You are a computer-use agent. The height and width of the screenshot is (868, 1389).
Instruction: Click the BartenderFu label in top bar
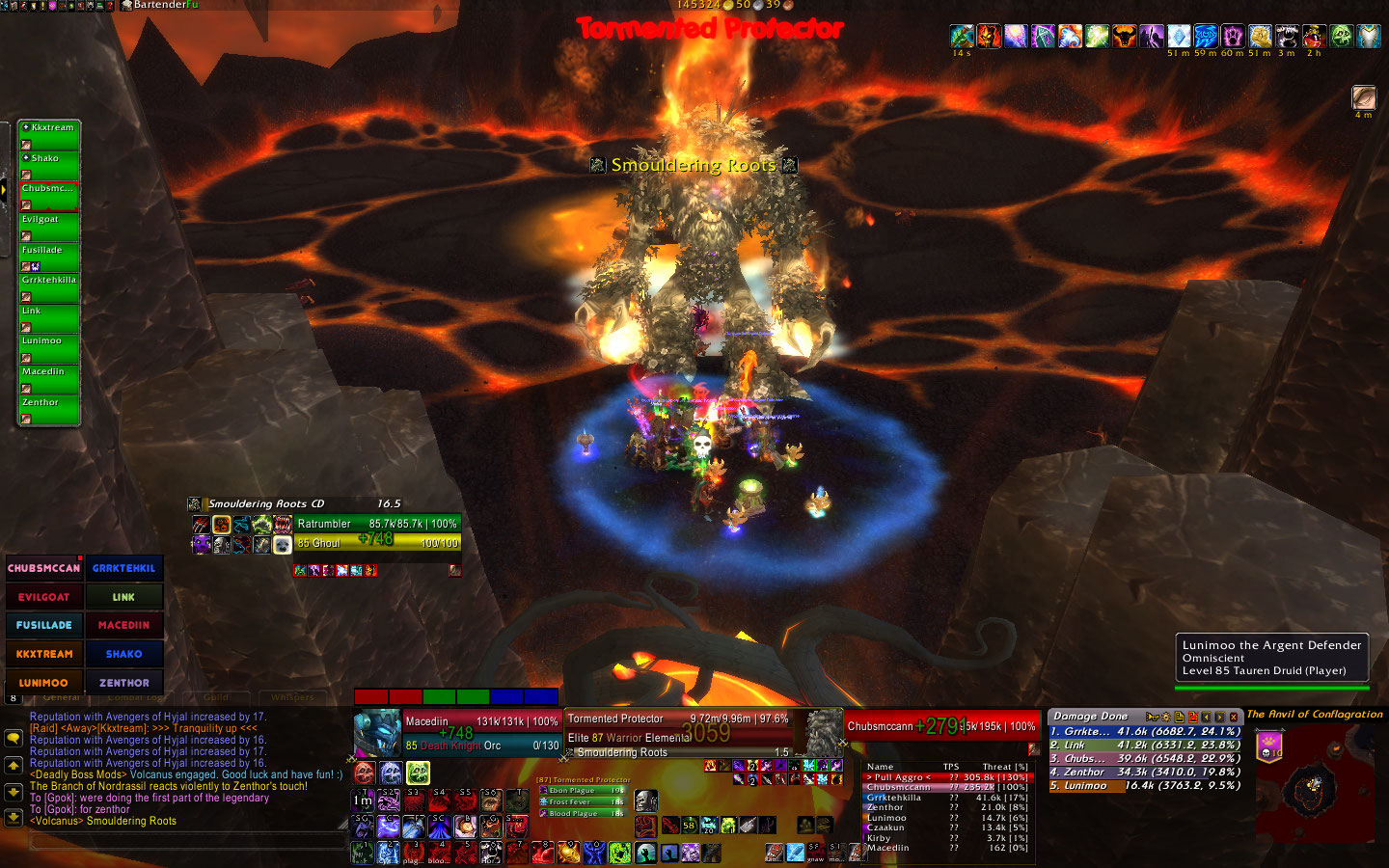[x=165, y=5]
